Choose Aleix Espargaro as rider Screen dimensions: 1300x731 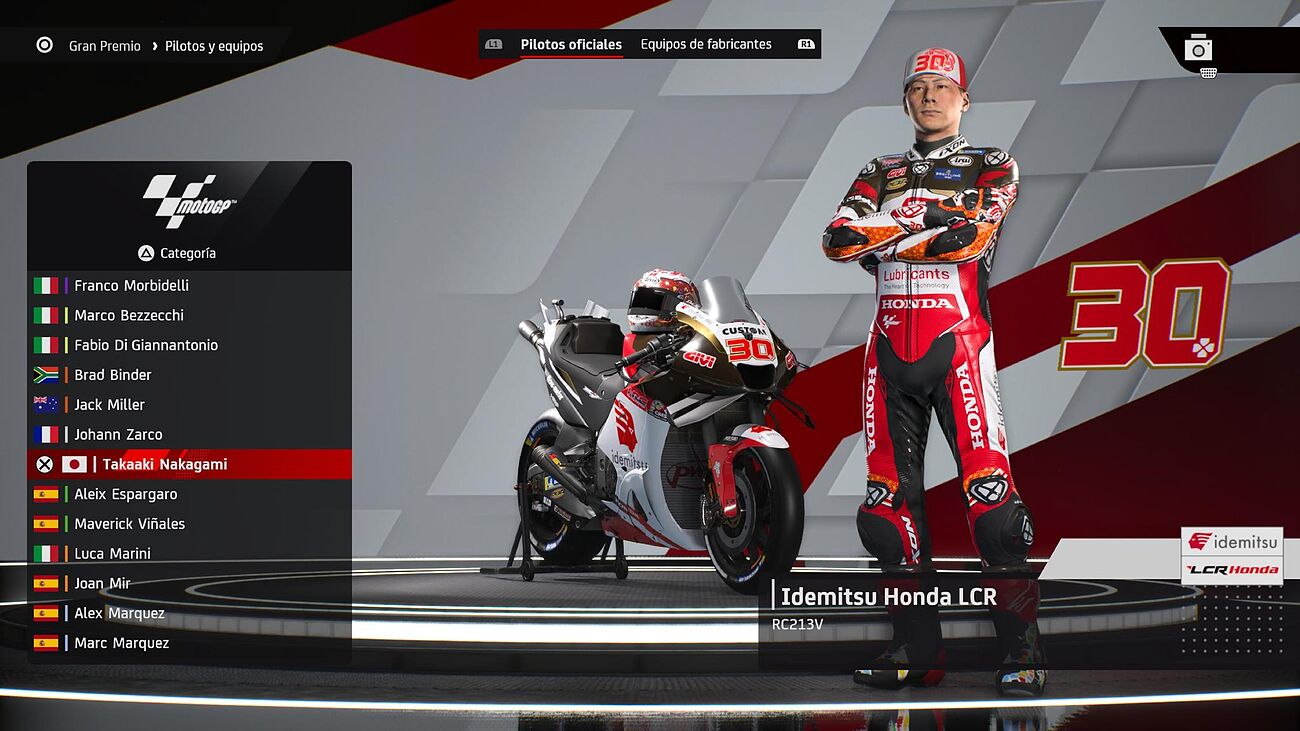click(126, 494)
